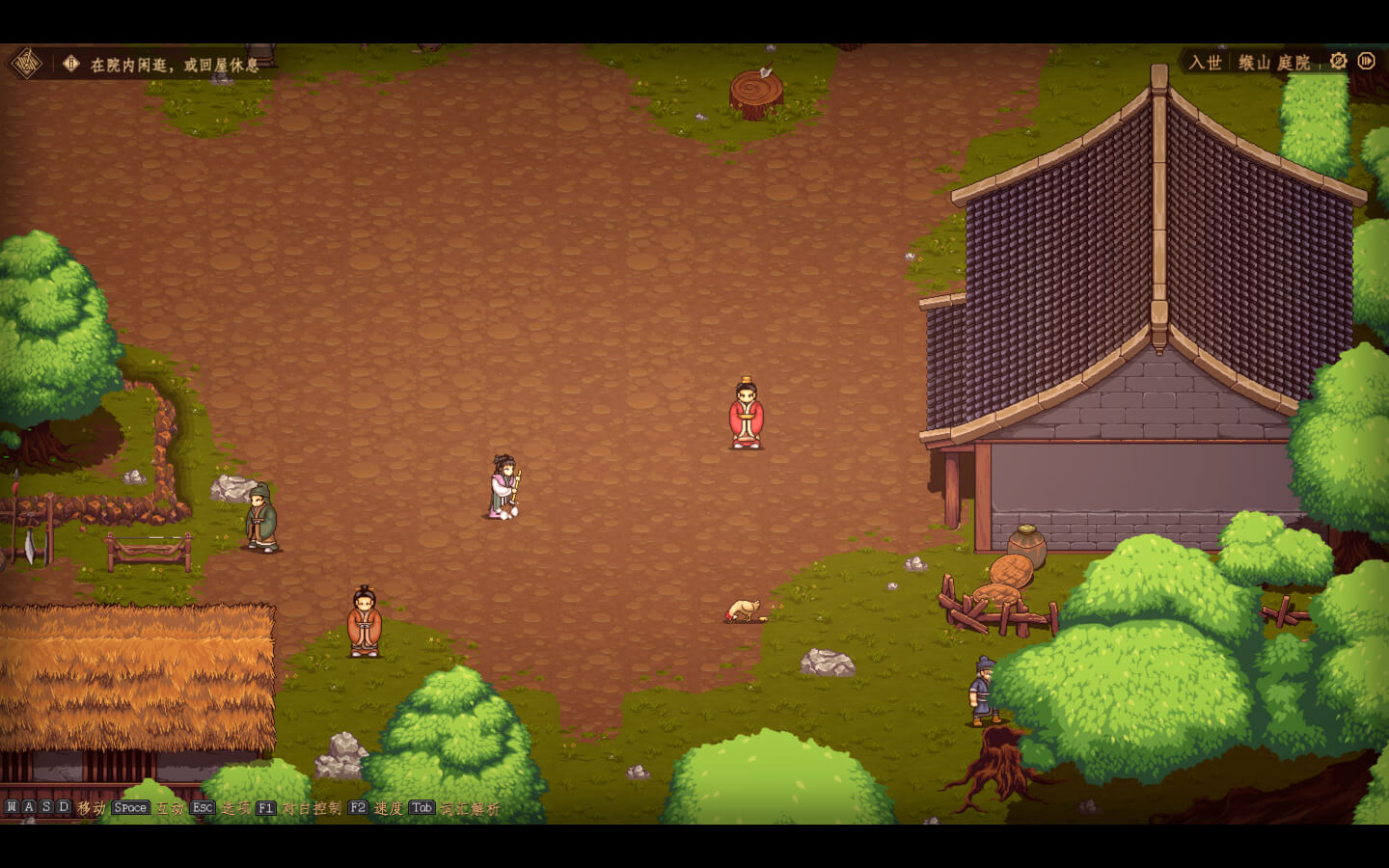Open the gear settings icon
This screenshot has width=1389, height=868.
coord(1338,61)
